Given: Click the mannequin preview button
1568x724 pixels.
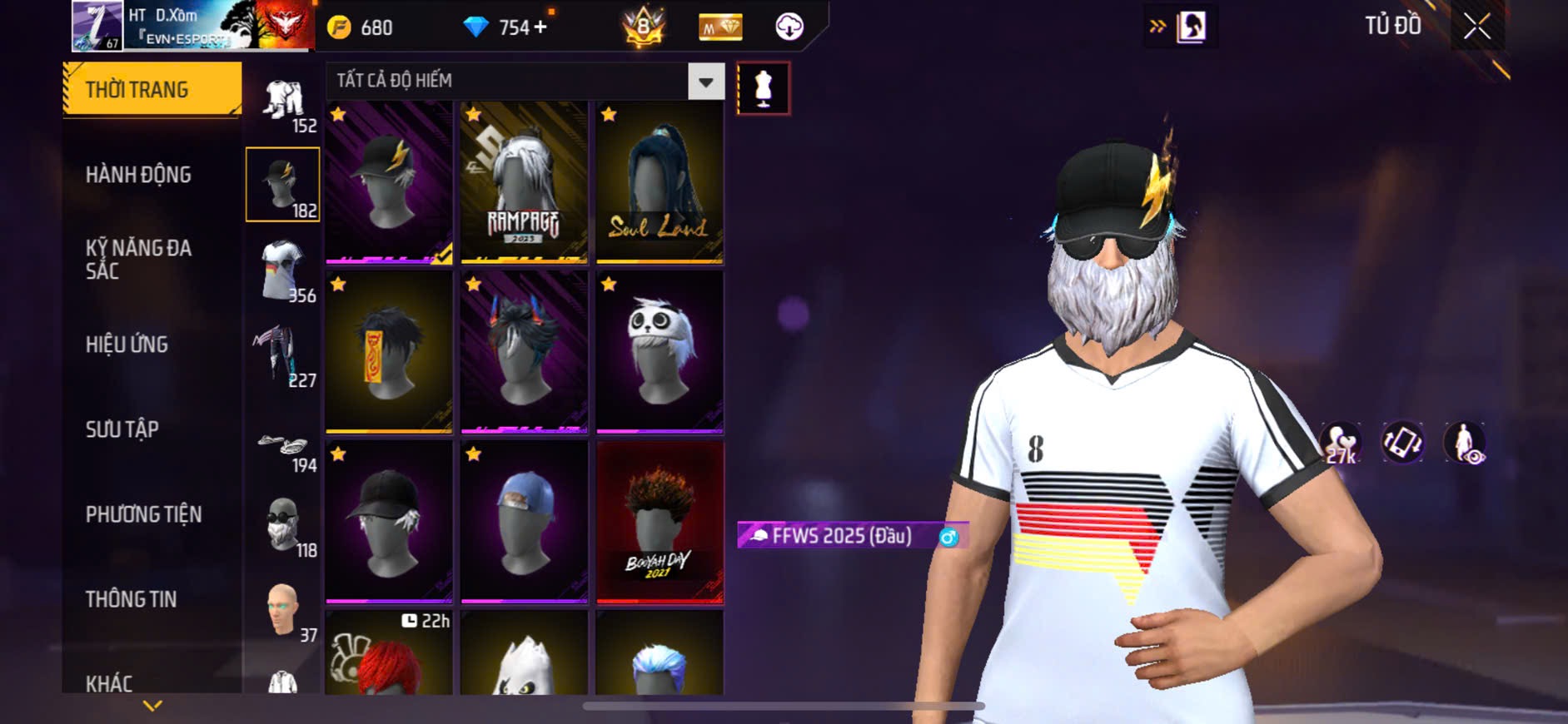Looking at the screenshot, I should pyautogui.click(x=763, y=88).
